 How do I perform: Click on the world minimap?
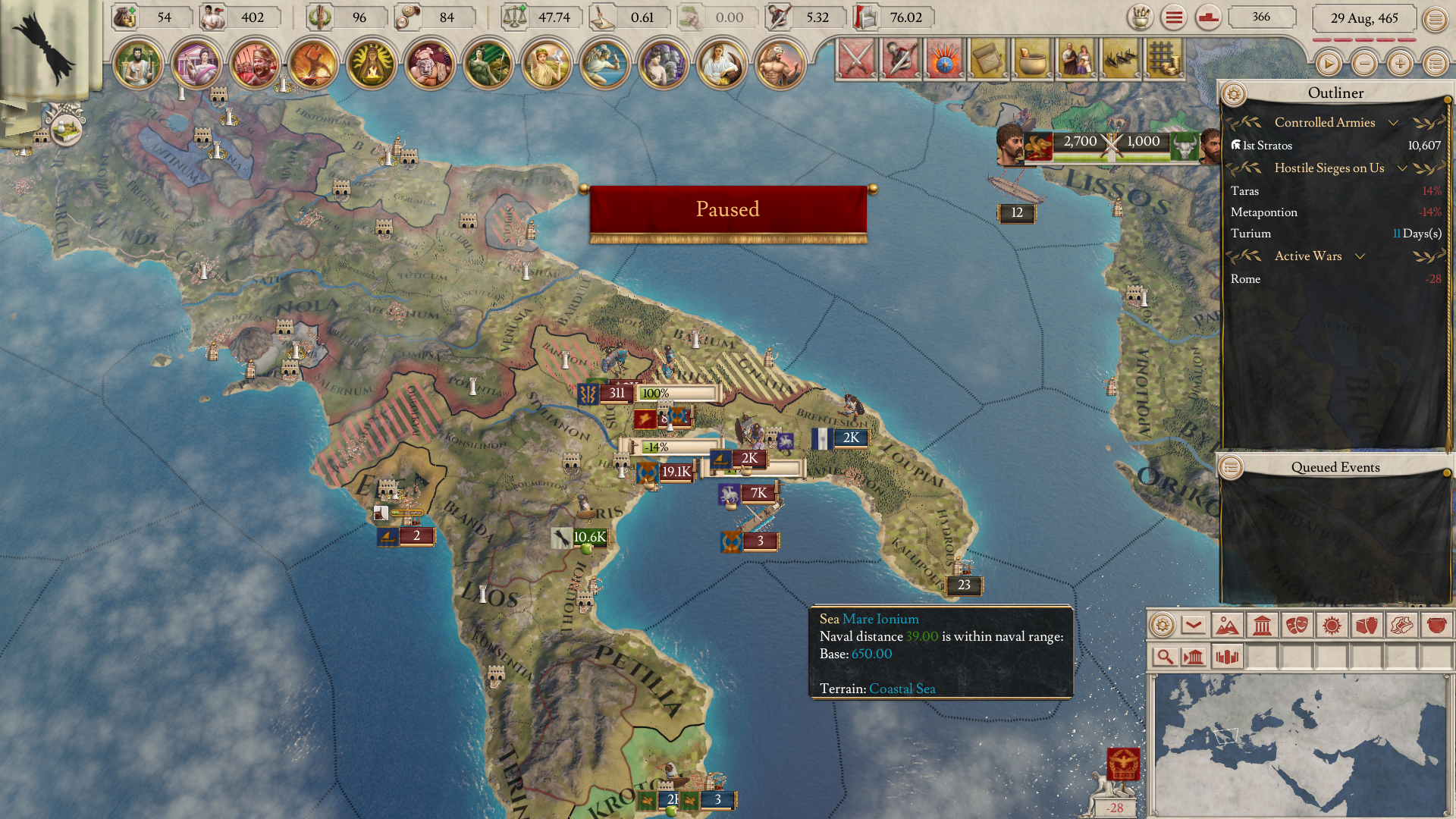[x=1298, y=743]
